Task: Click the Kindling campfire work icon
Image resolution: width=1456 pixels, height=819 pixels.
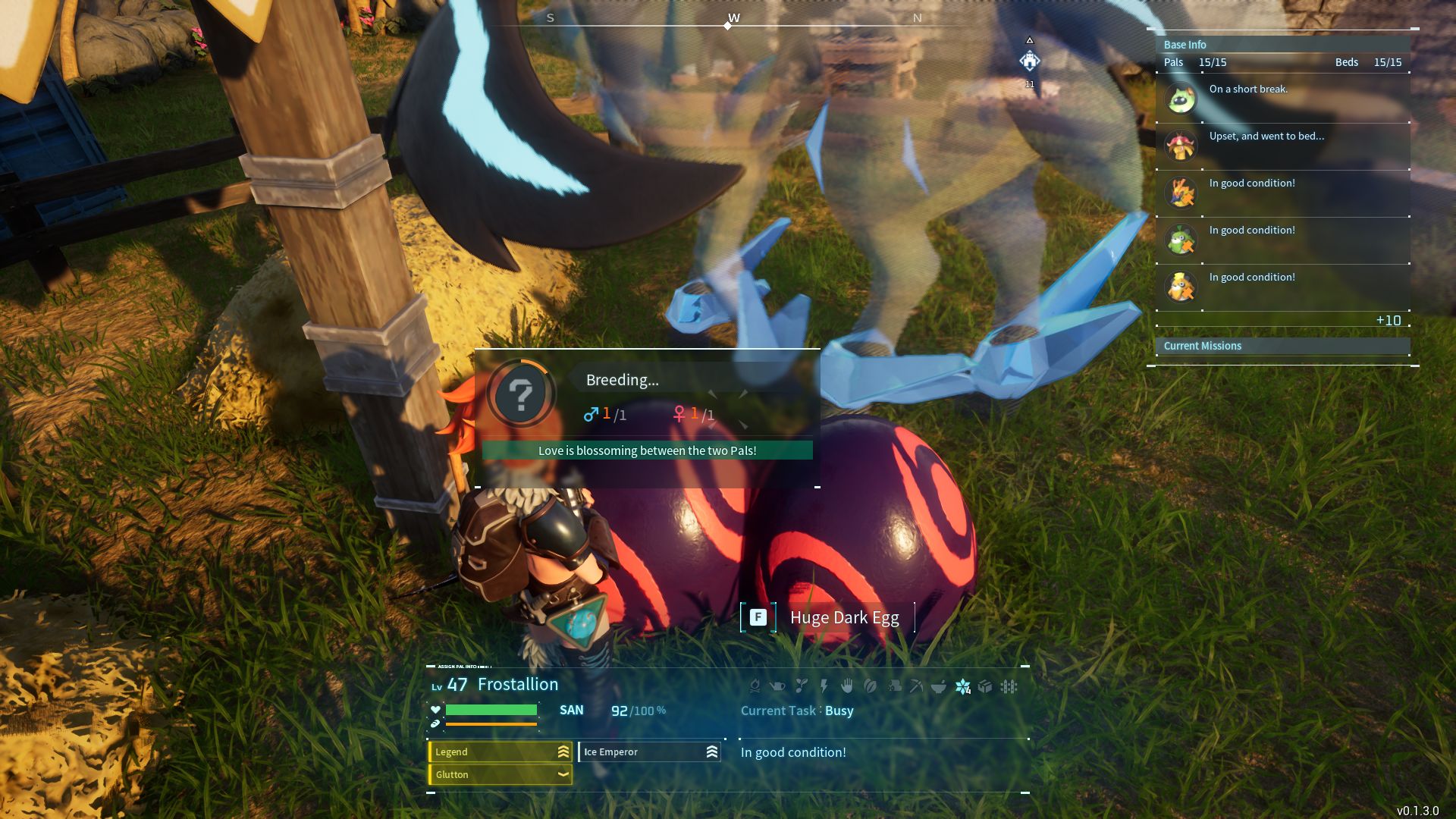Action: coord(755,687)
